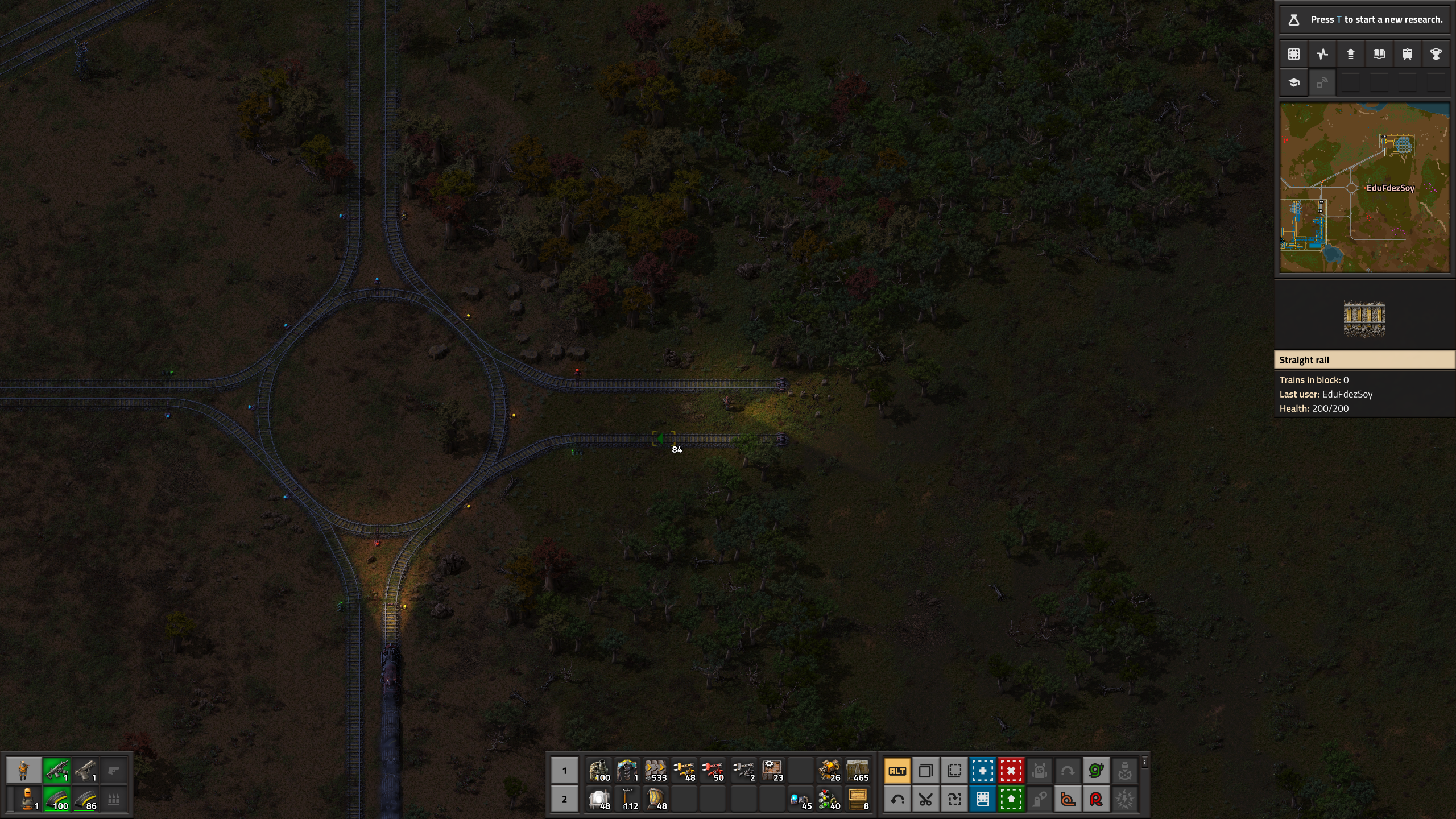
Task: Use the undo arrow shortcut
Action: (897, 799)
